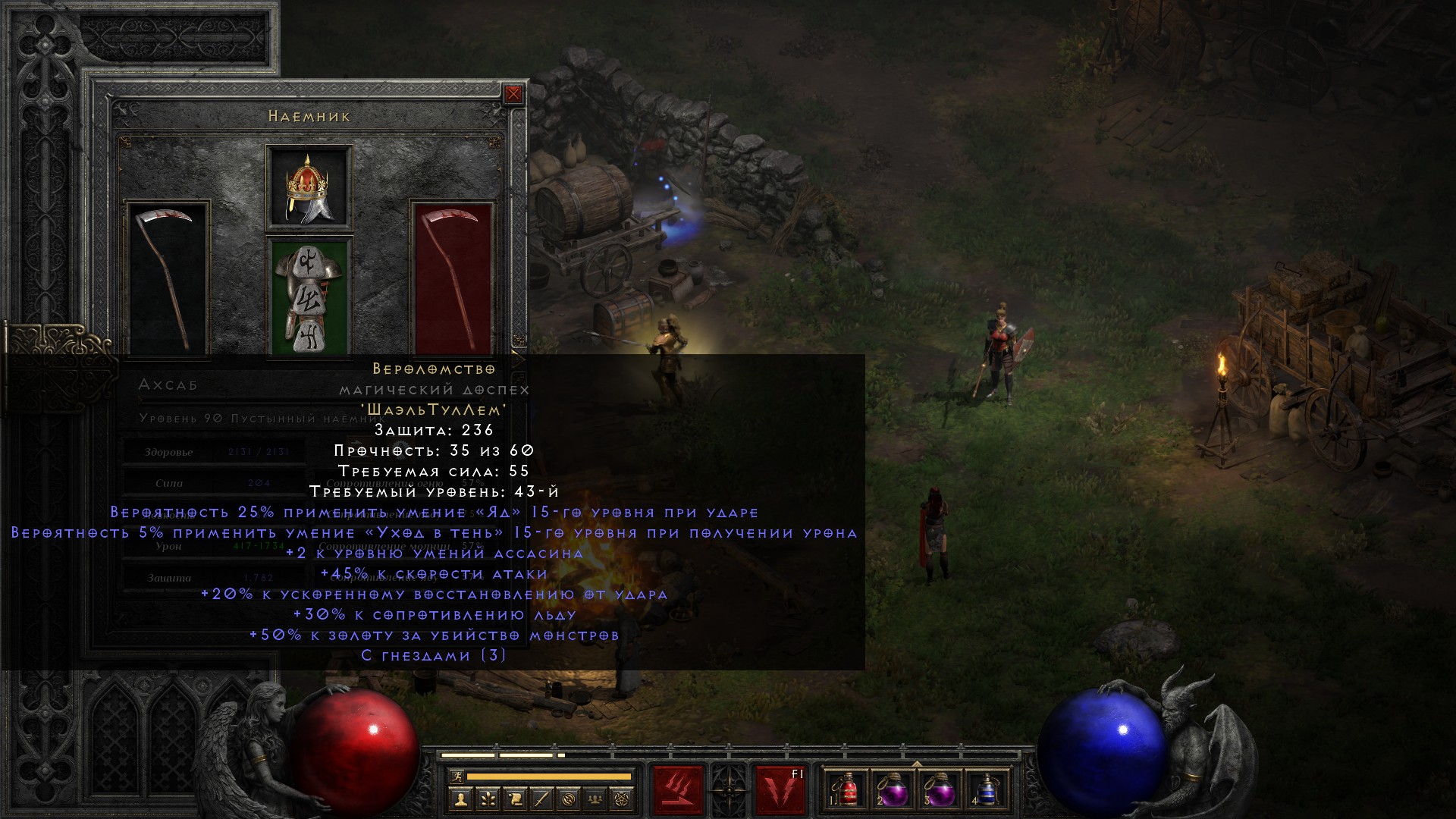The image size is (1456, 819).
Task: Toggle the run/walk button
Action: pos(455,777)
